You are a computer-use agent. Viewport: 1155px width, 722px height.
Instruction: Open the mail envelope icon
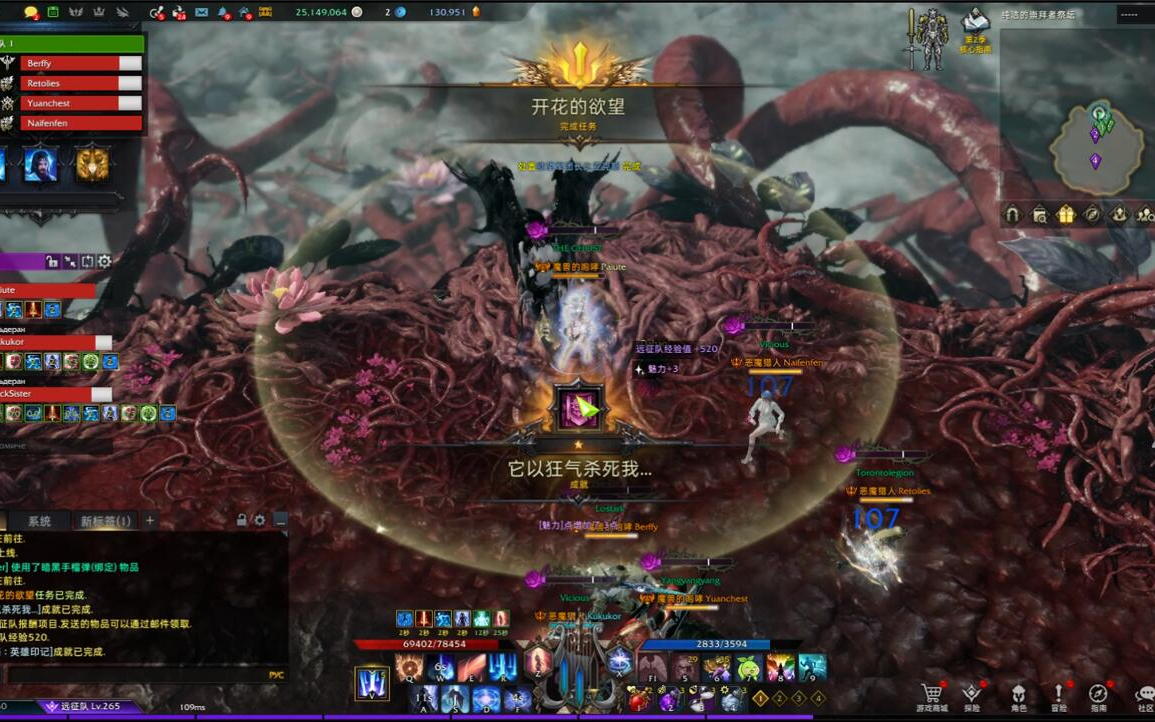coord(202,13)
